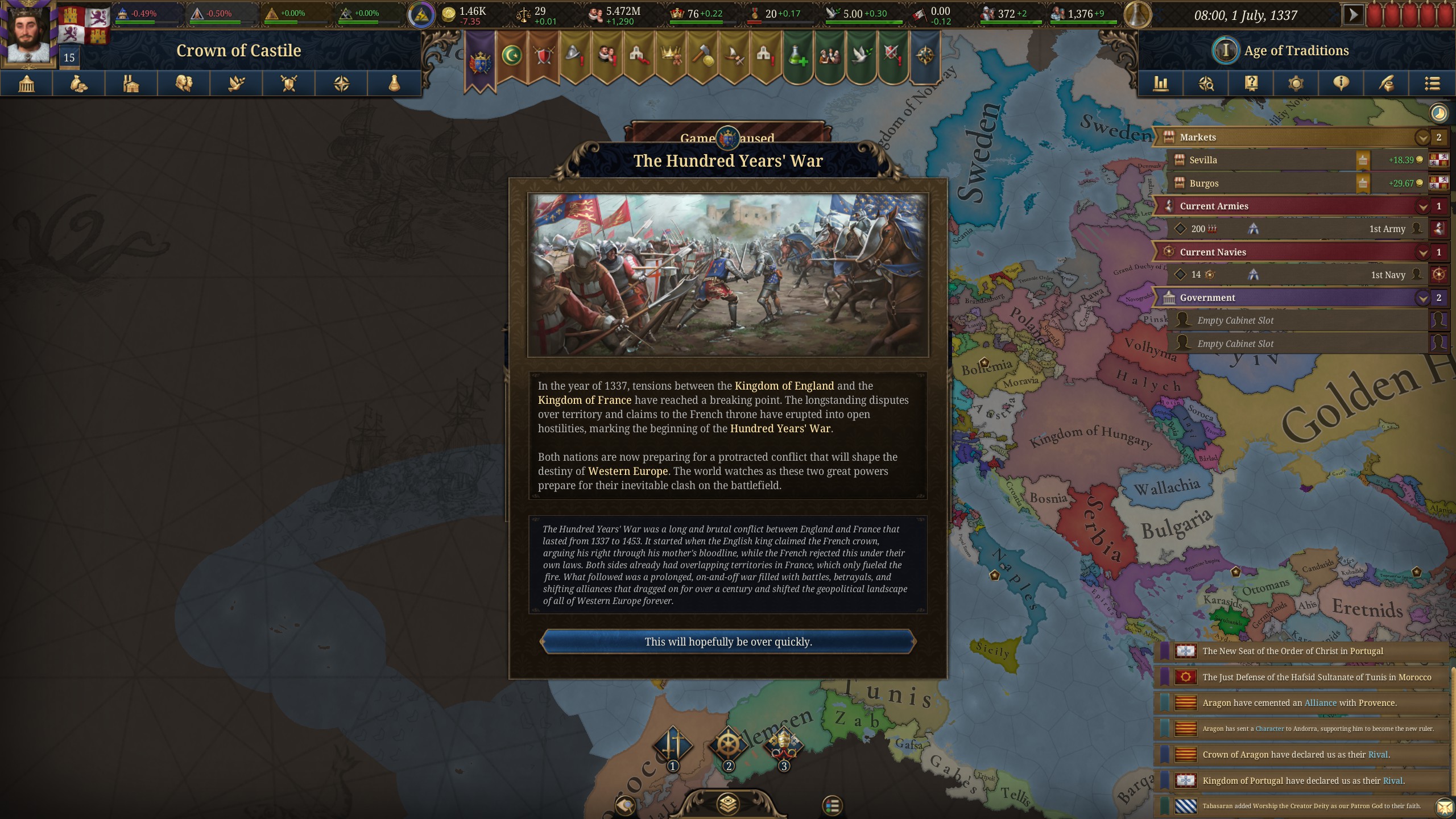Open the outliner list icon
Viewport: 1456px width, 819px height.
click(x=1432, y=84)
